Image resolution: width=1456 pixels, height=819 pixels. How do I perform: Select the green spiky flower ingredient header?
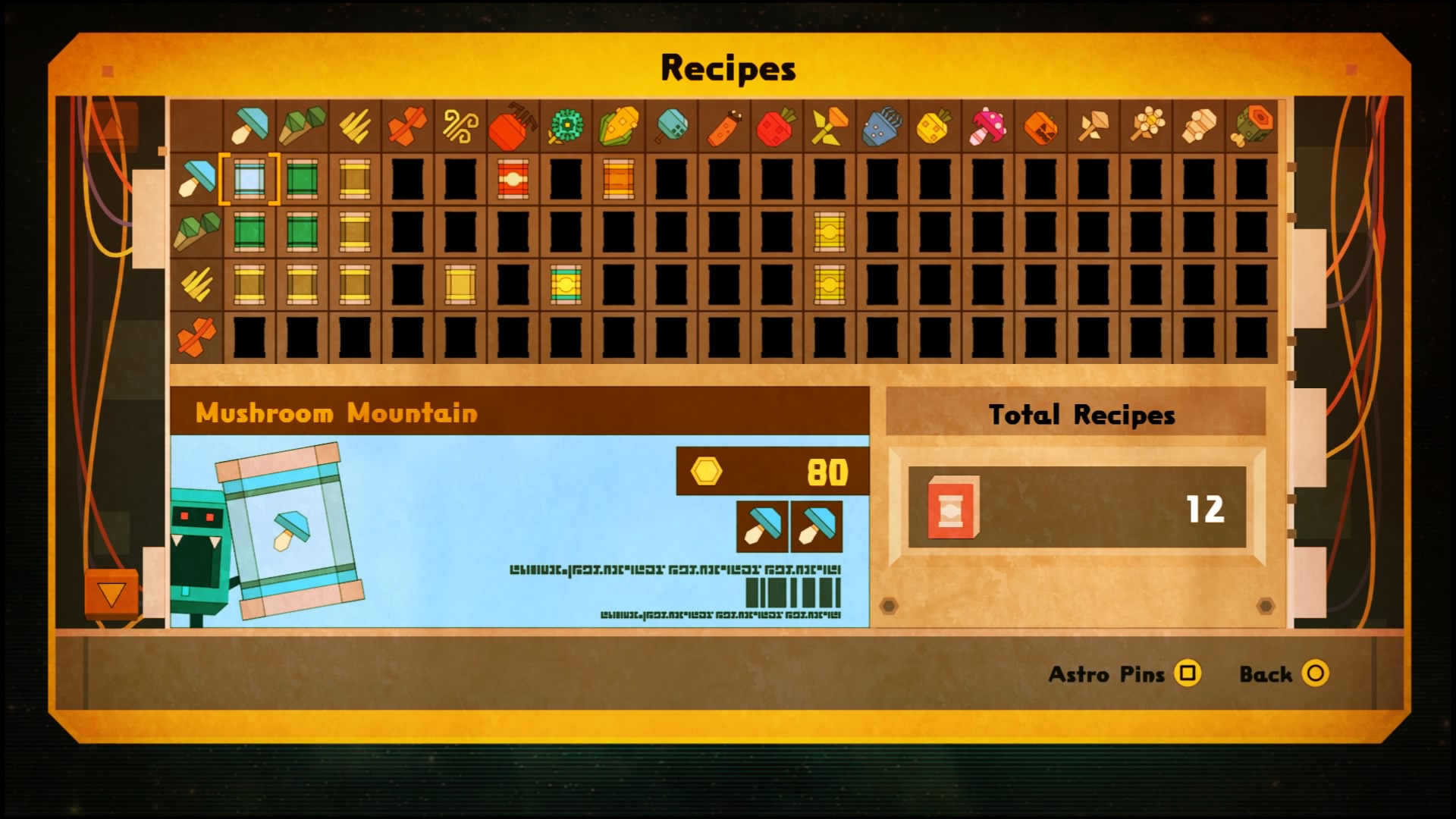(x=566, y=126)
